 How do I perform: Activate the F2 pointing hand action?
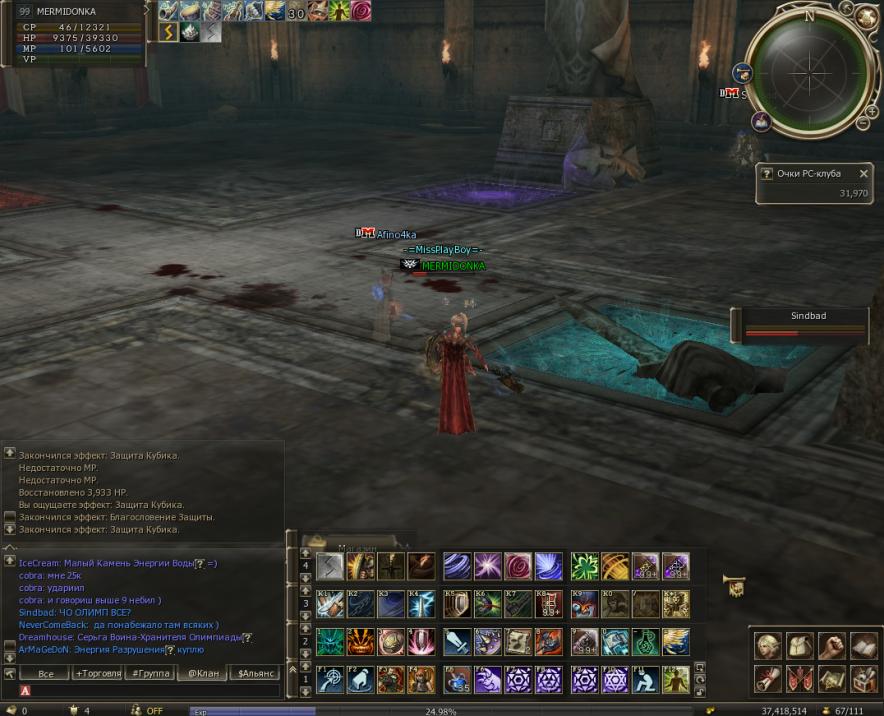point(360,679)
